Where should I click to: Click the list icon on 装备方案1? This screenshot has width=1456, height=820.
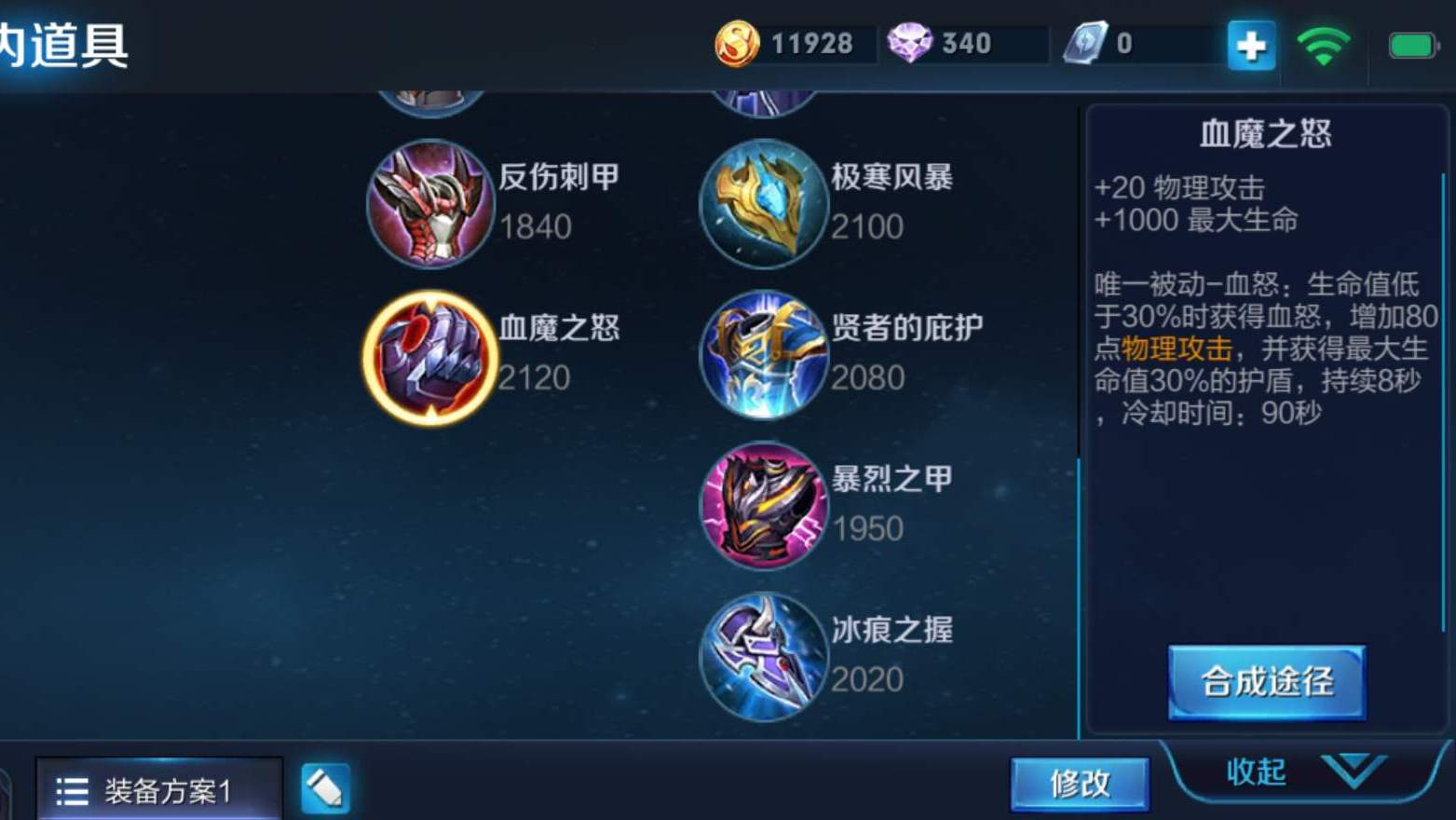(x=69, y=787)
